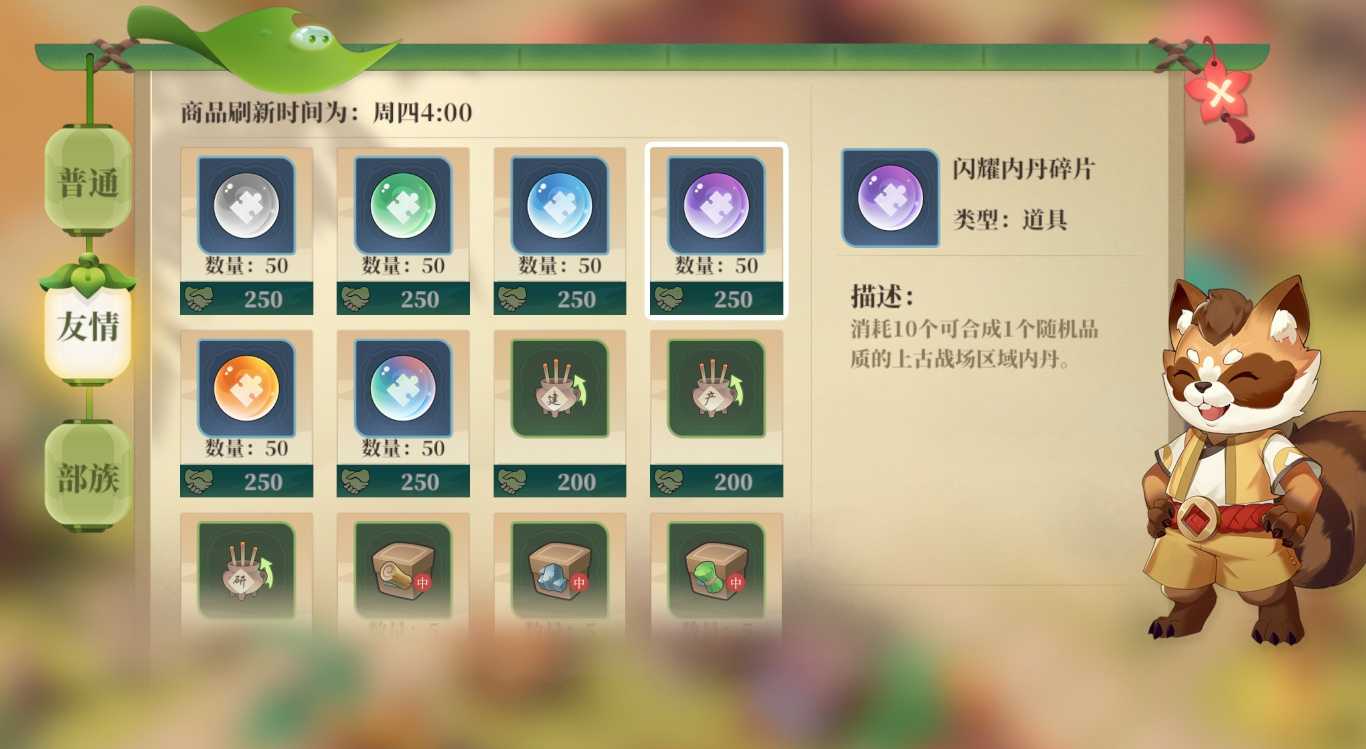Click the incense pot icon labeled 建
1366x749 pixels.
pos(560,385)
